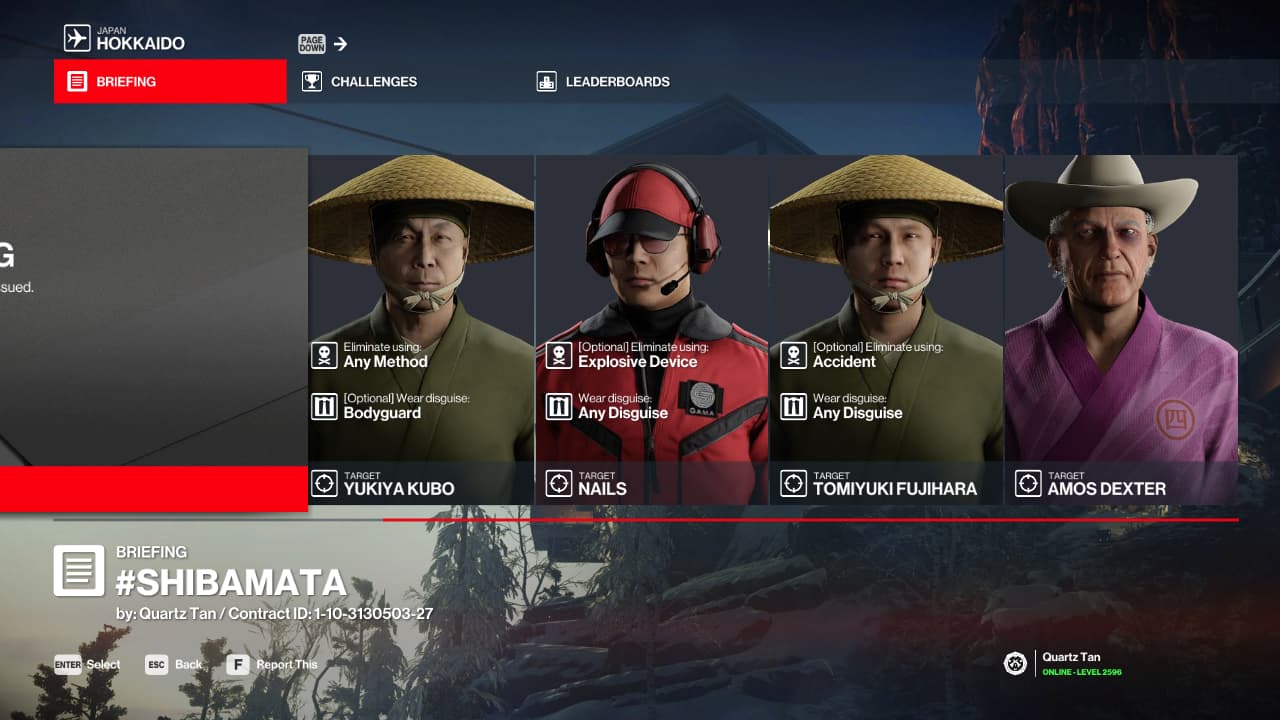Select the Amos Dexter target card
1280x720 pixels.
point(1121,330)
